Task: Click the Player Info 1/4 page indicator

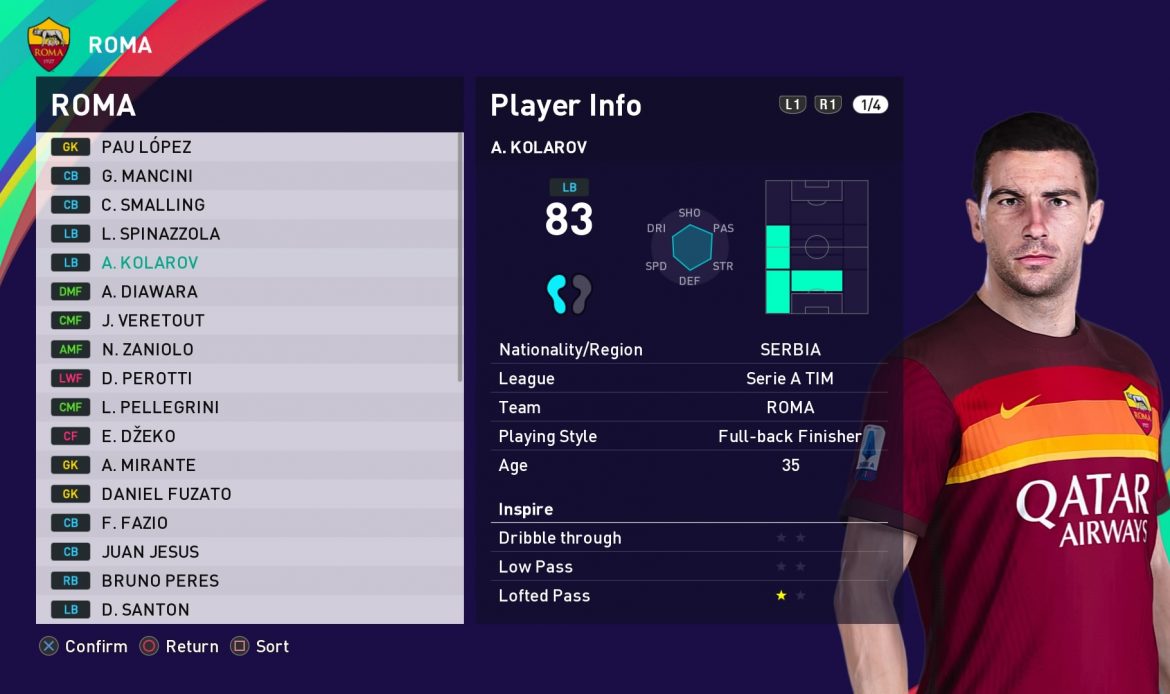Action: coord(870,105)
